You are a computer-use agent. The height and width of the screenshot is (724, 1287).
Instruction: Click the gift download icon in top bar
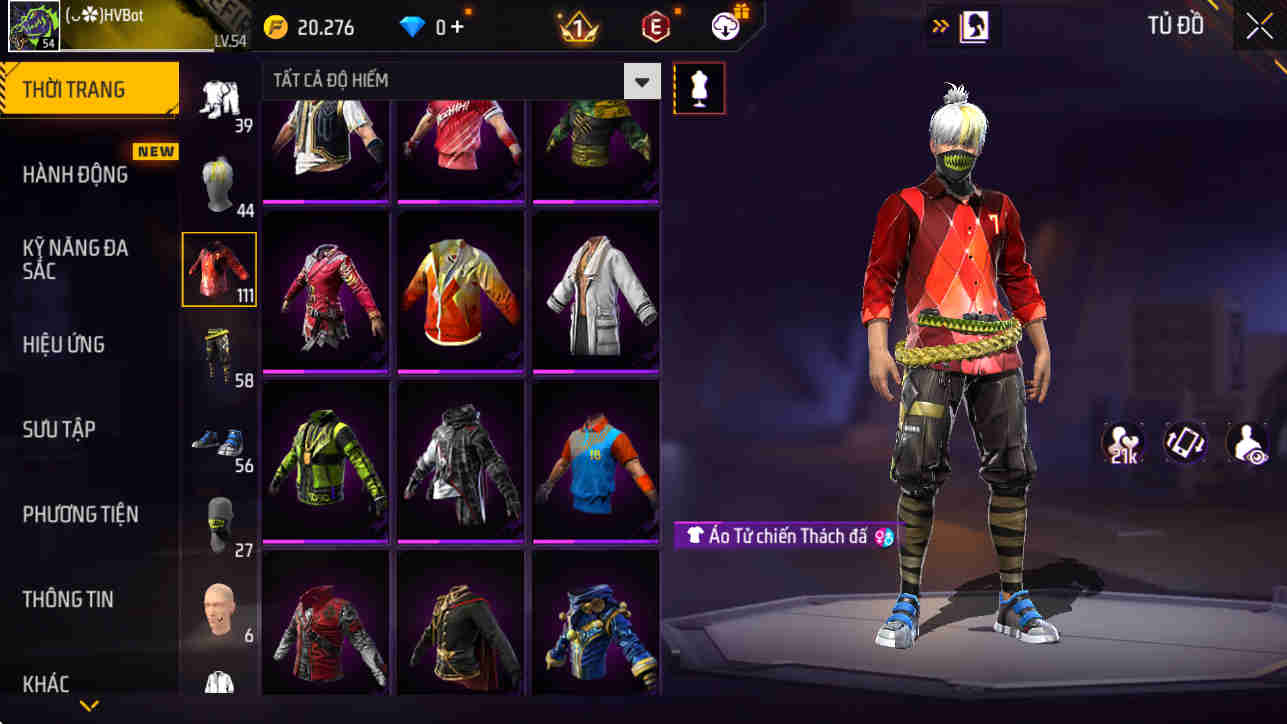(723, 26)
